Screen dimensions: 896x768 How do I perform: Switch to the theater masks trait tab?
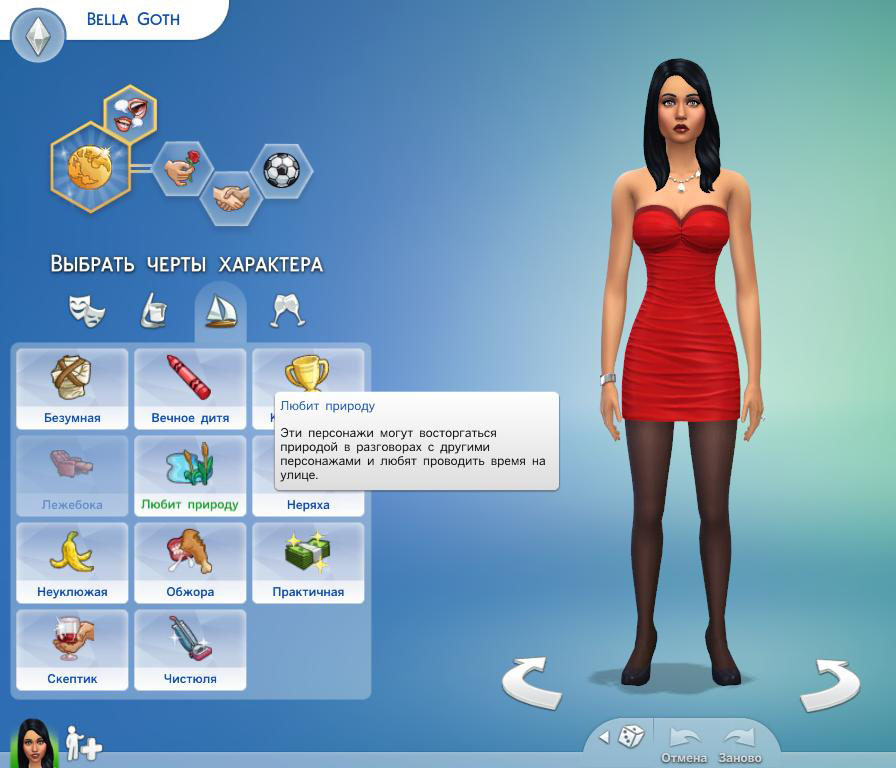(x=87, y=310)
